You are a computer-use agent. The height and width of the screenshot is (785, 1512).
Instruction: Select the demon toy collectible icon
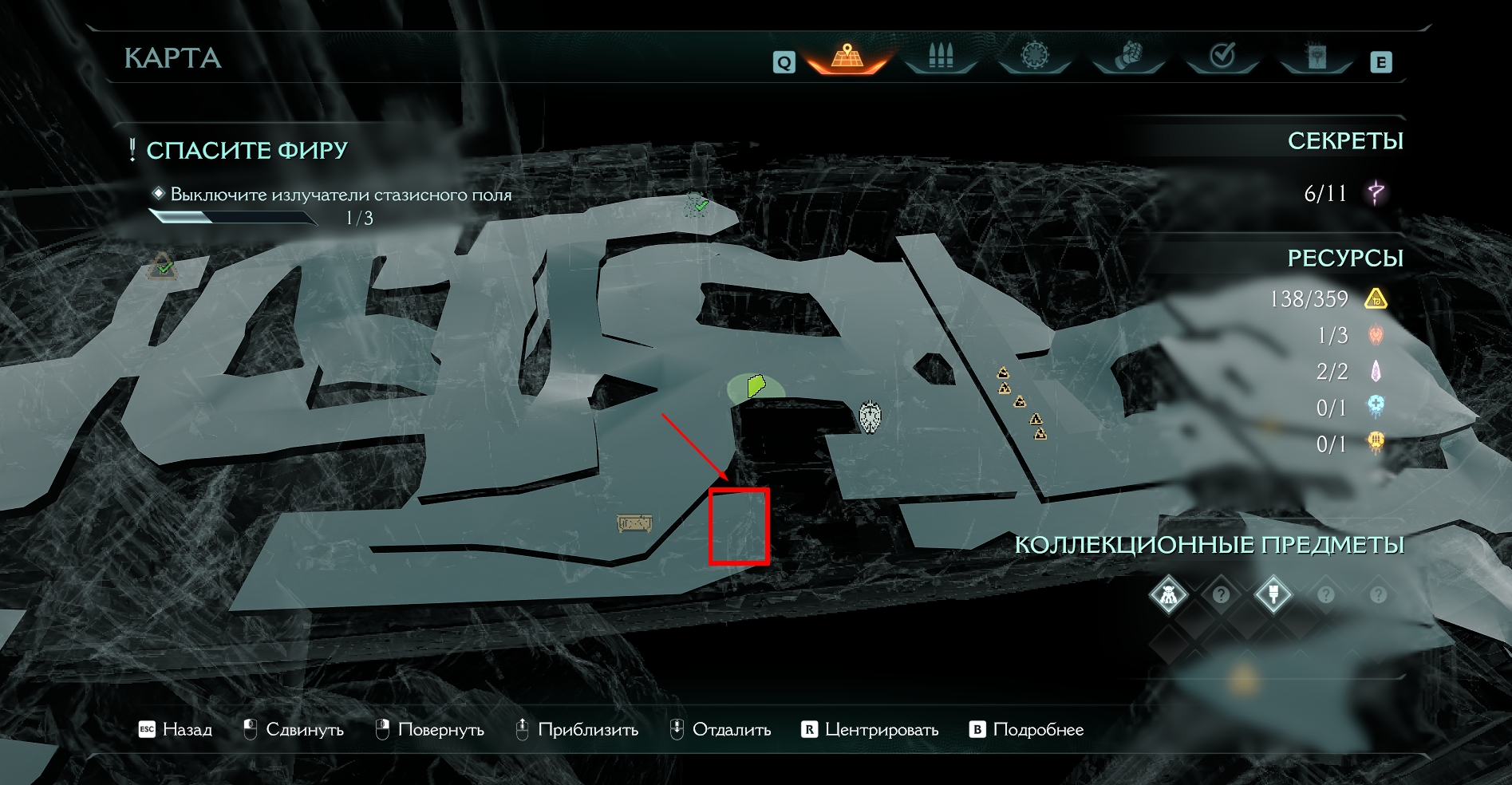coord(1169,595)
